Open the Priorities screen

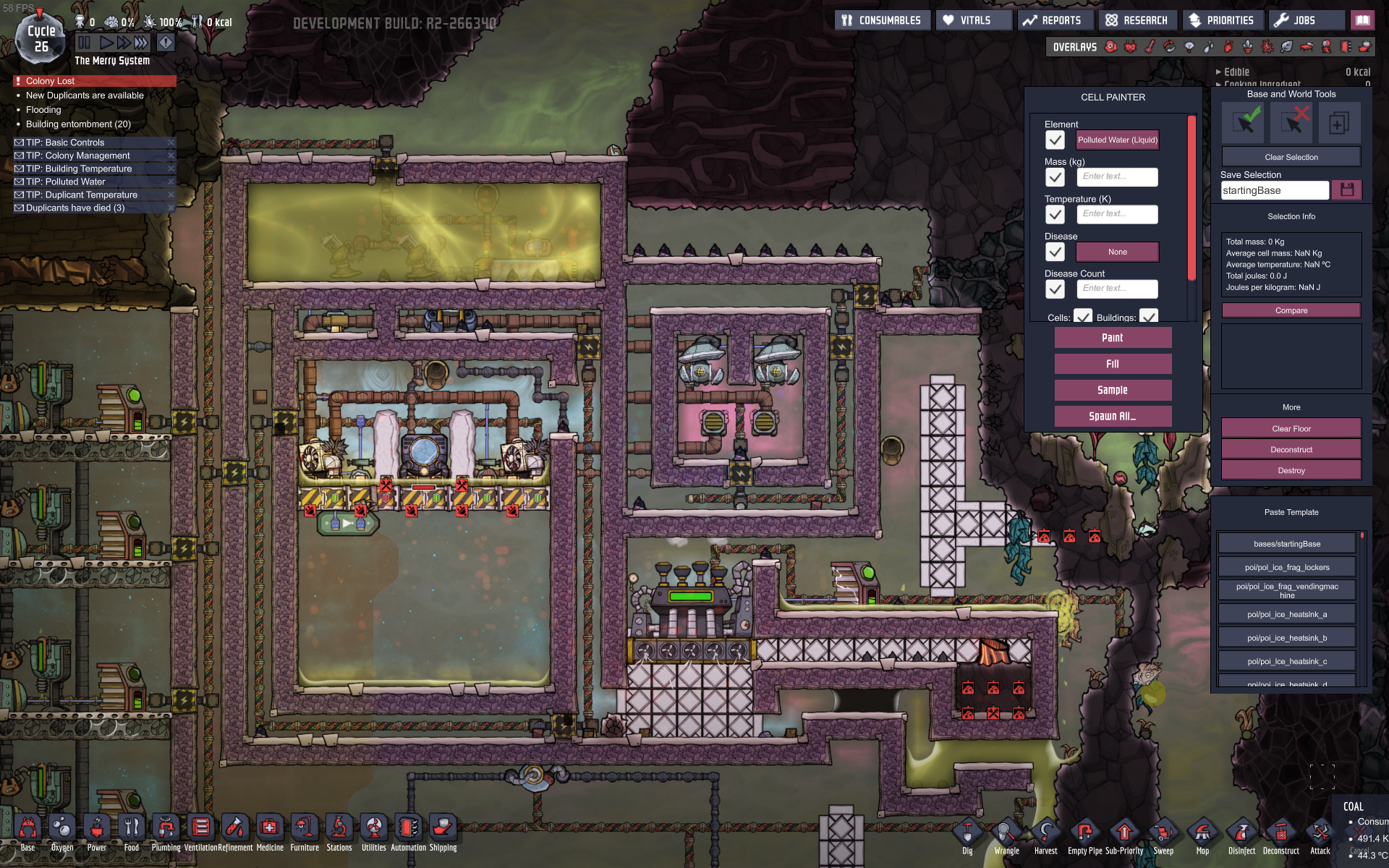click(x=1222, y=20)
